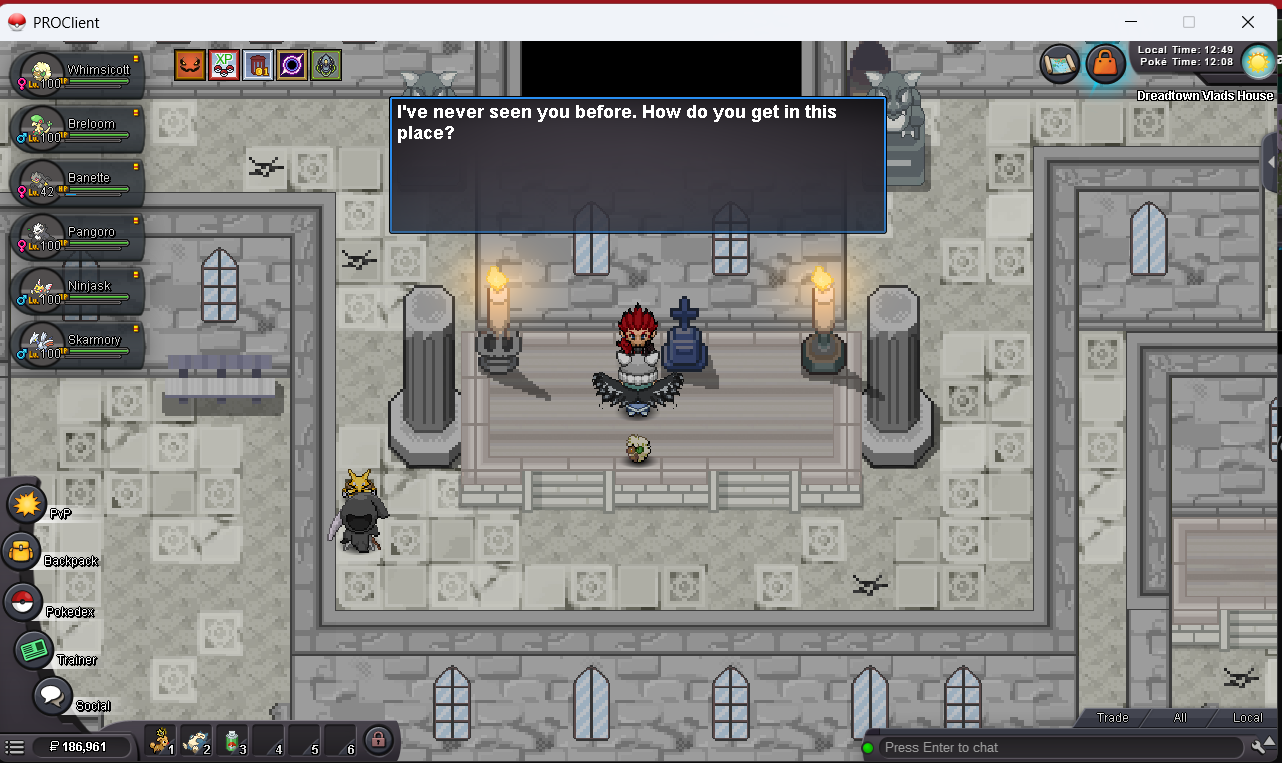Select Whimsicott in the party list
This screenshot has width=1282, height=763.
(x=78, y=73)
